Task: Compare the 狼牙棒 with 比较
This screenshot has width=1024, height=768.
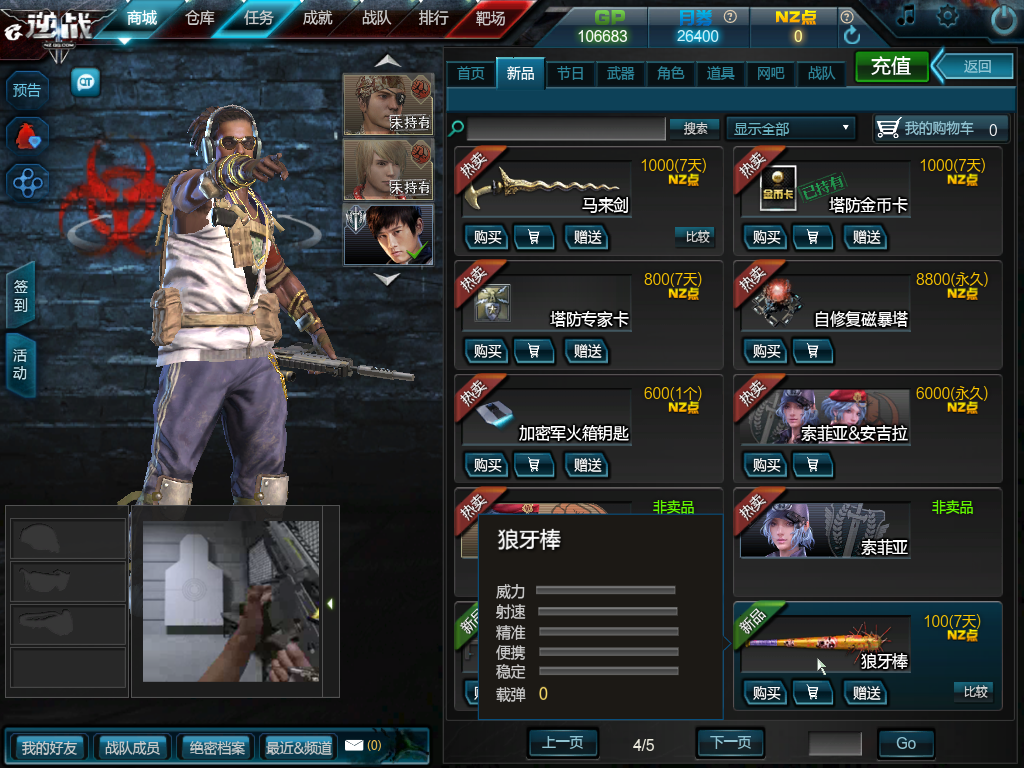Action: tap(975, 691)
